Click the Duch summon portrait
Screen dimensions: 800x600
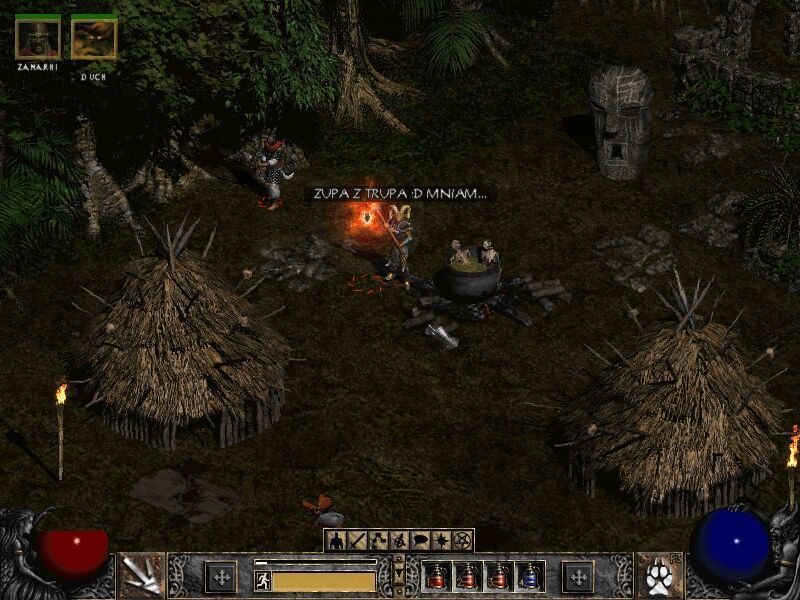[x=94, y=37]
